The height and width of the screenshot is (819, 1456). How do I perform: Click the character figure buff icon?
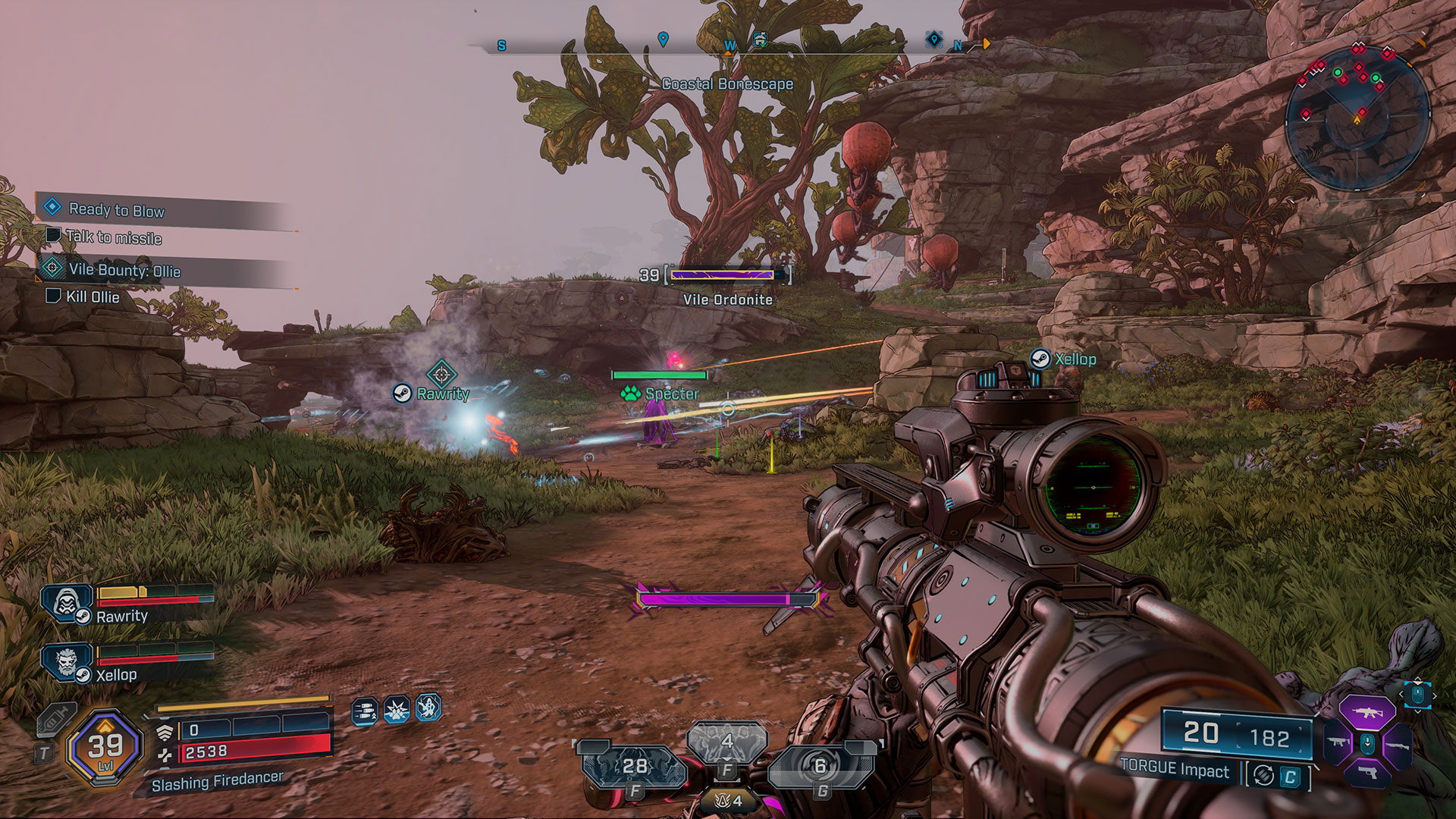428,708
